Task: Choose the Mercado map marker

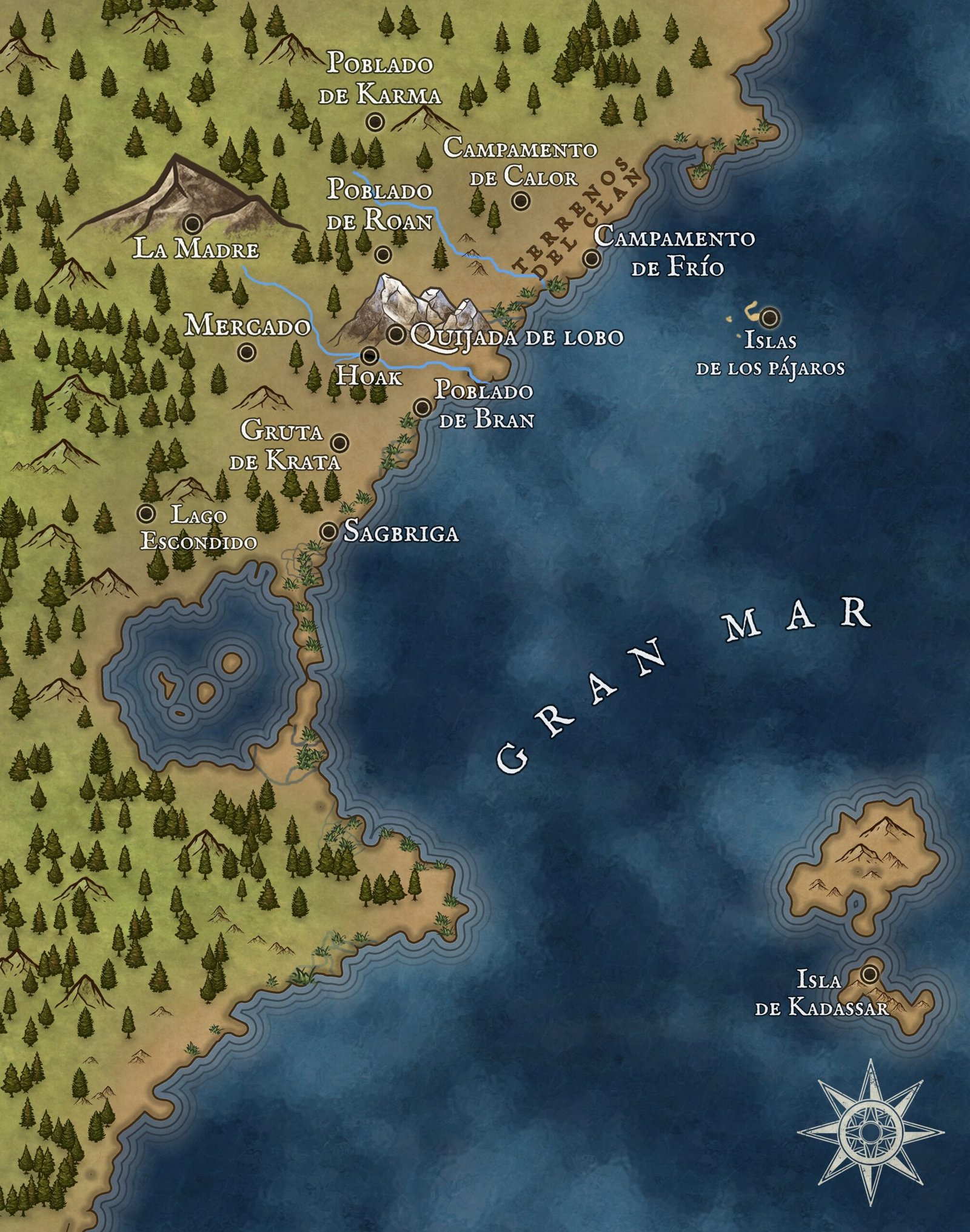Action: tap(247, 351)
